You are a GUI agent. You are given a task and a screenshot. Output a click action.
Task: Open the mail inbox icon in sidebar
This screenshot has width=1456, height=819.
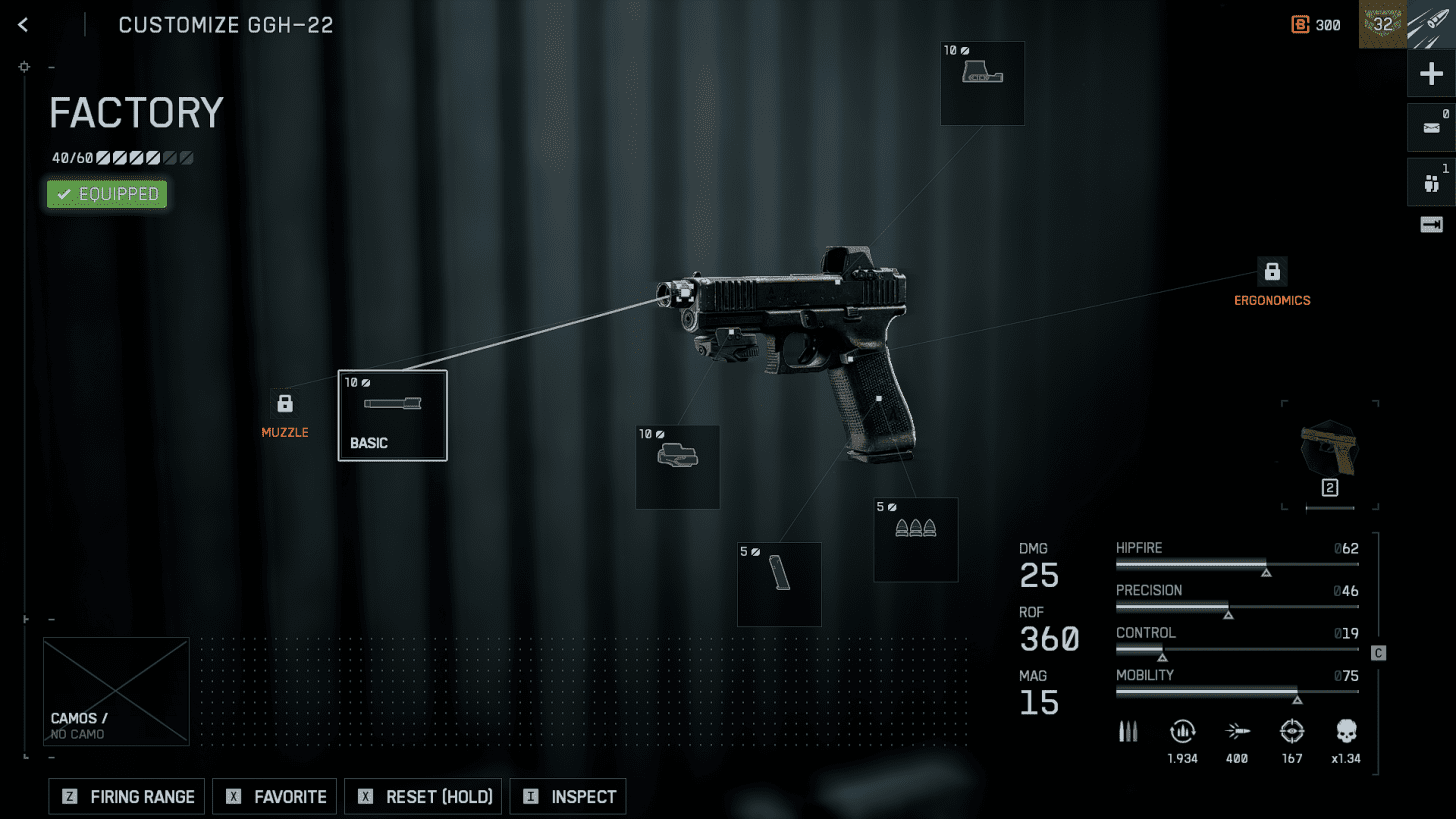[x=1431, y=127]
